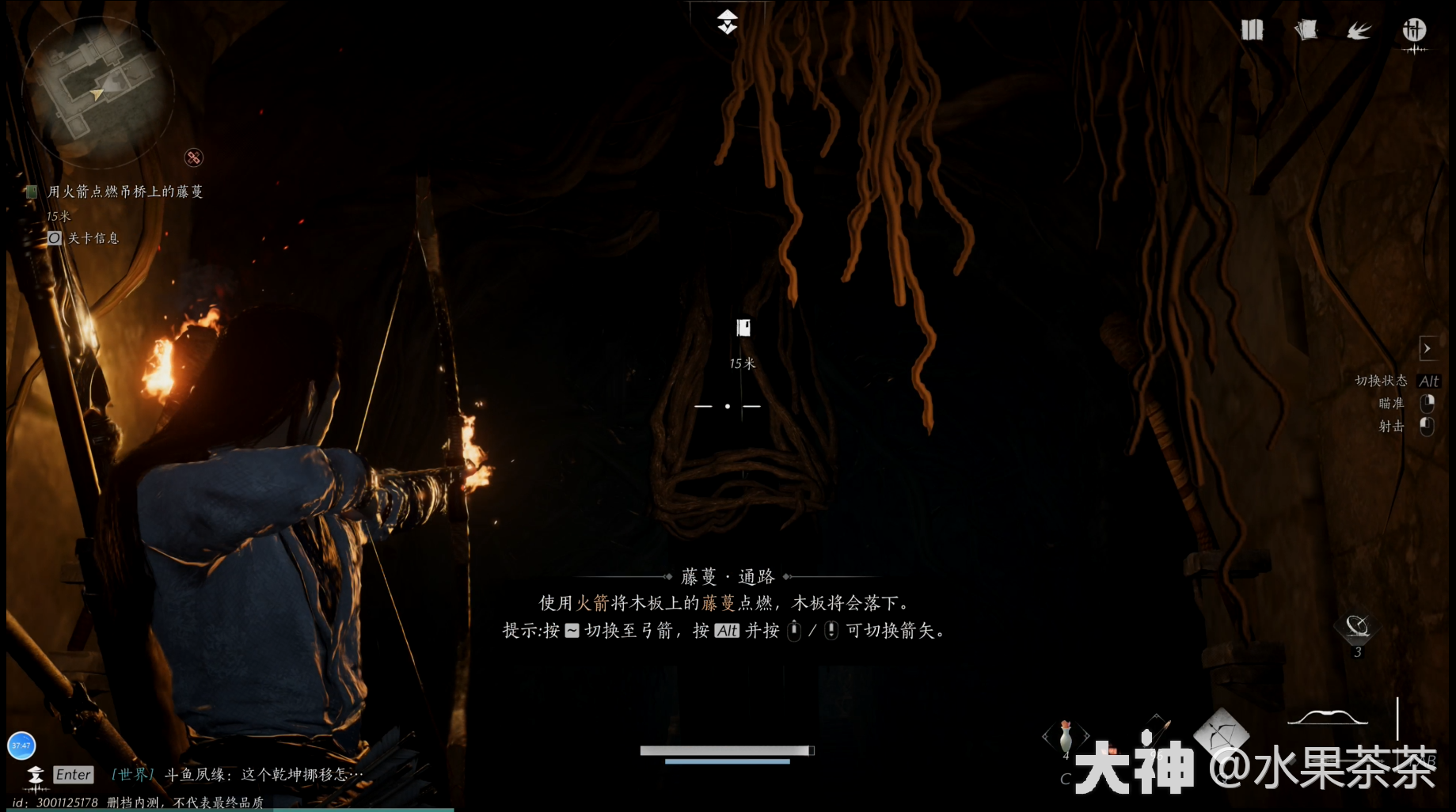Click the chain-link icon below the minimap
1456x812 pixels.
(192, 156)
